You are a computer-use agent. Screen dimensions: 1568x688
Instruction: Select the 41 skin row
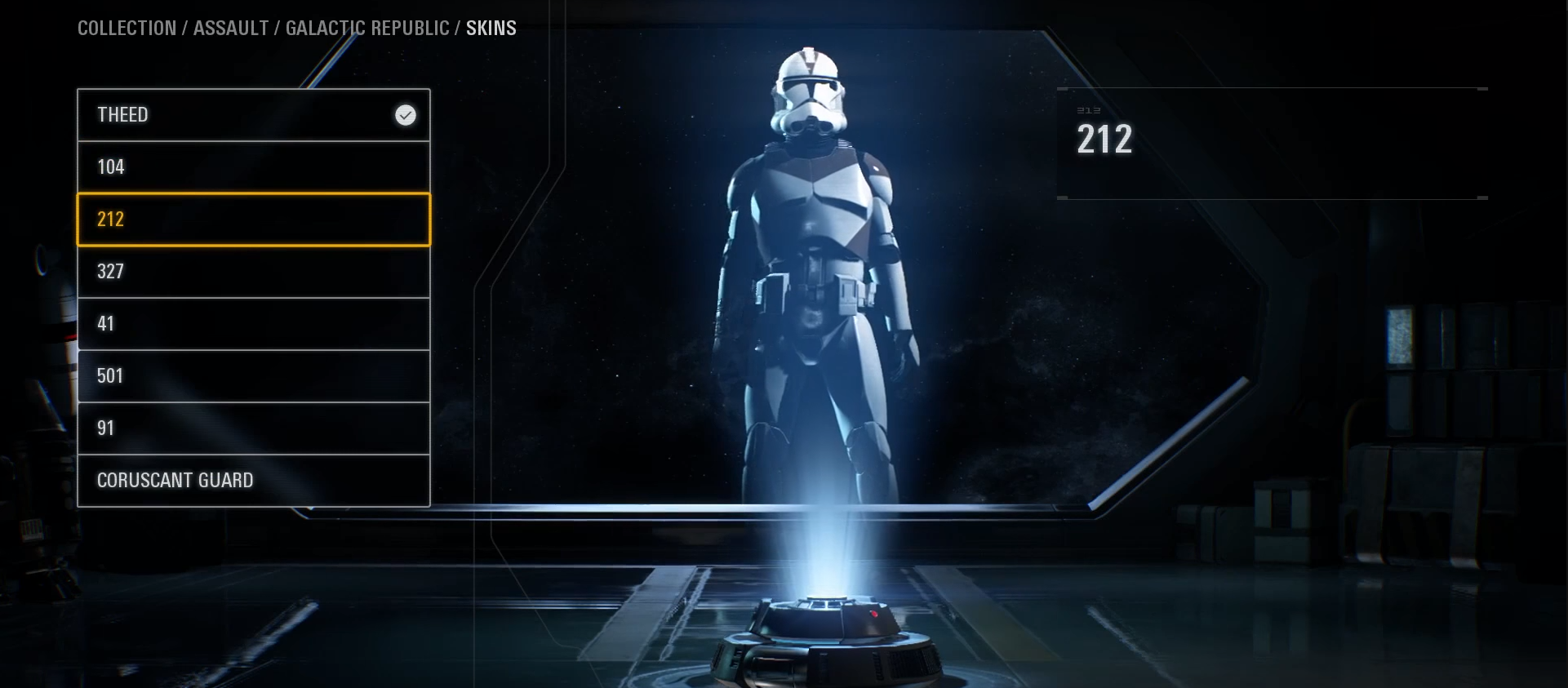coord(253,324)
